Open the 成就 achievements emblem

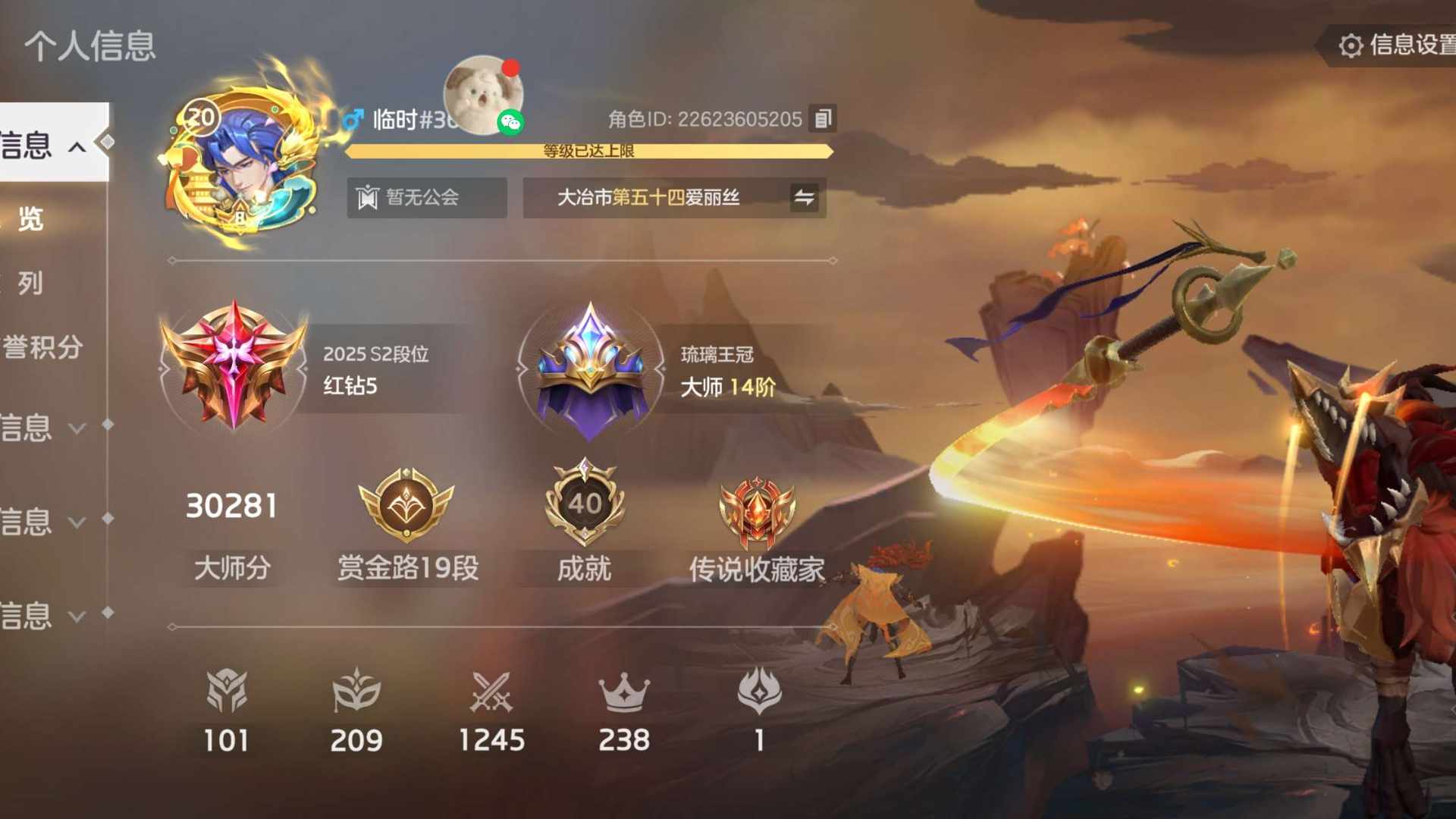coord(584,504)
